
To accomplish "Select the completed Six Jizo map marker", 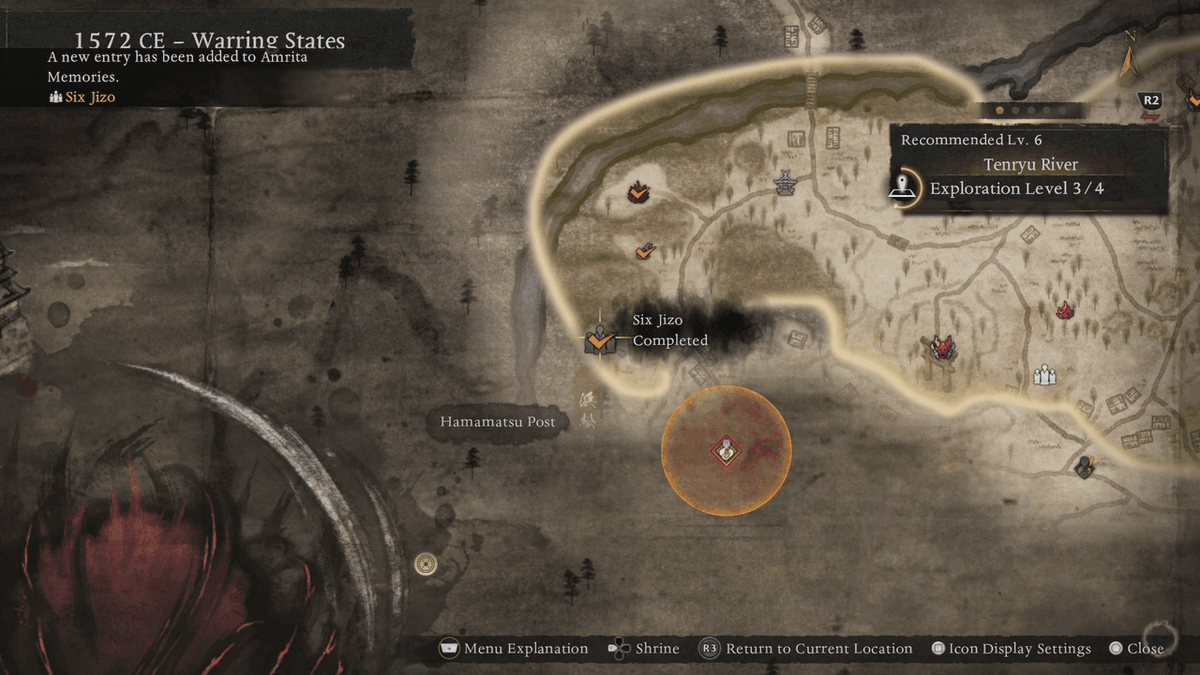I will tap(599, 340).
